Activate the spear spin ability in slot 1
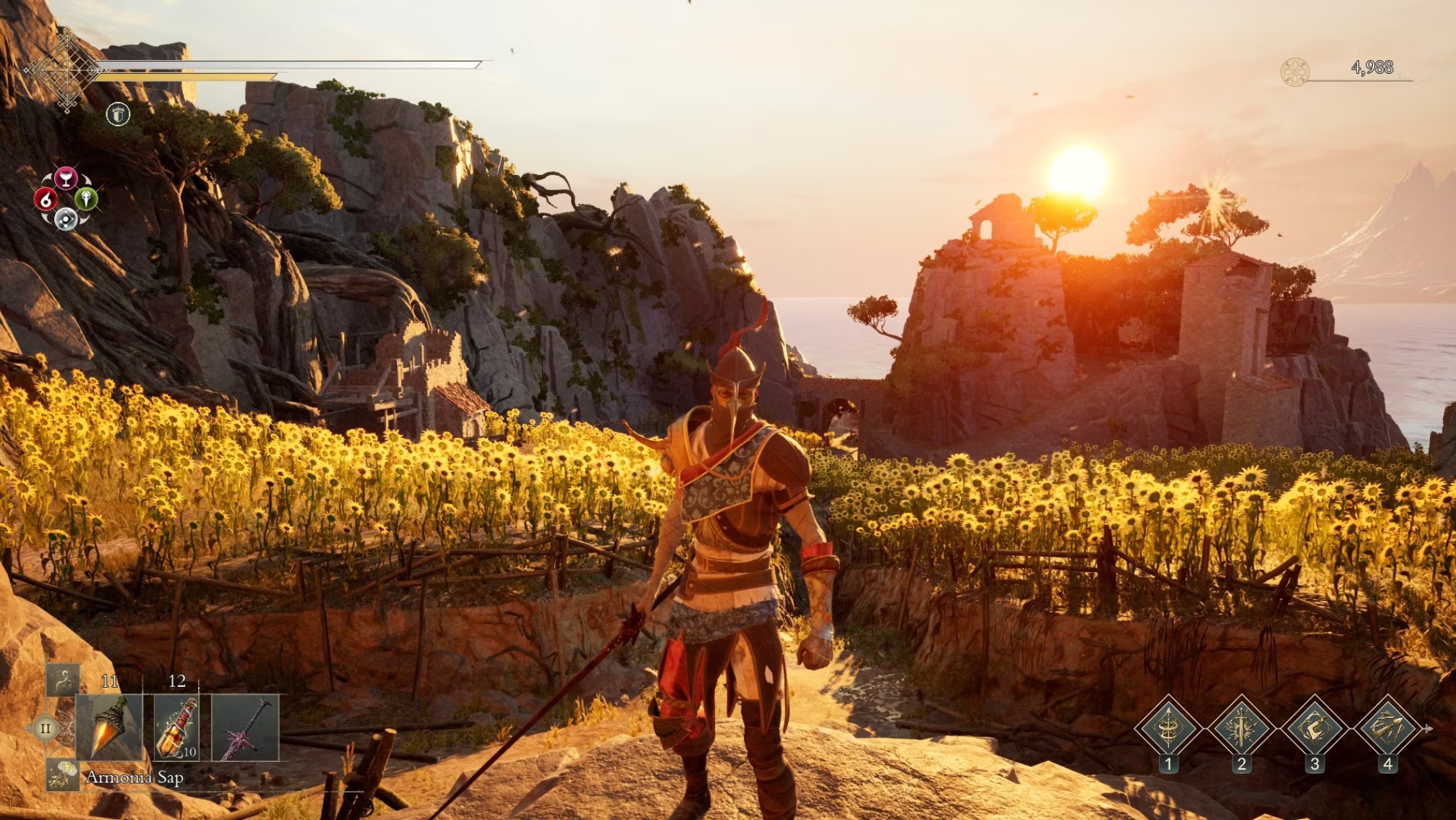Screen dimensions: 1456x820 pos(1168,727)
